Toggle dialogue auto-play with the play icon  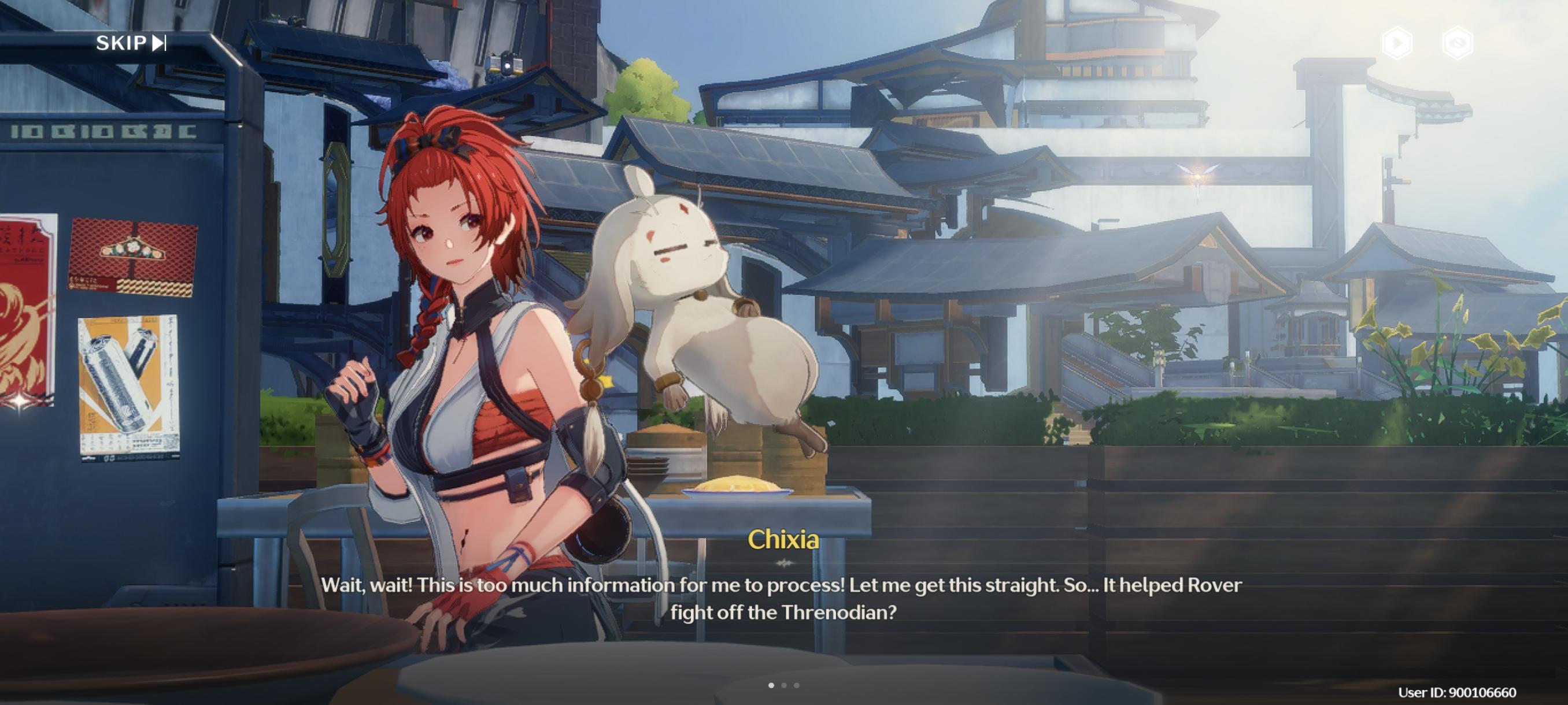(x=1397, y=43)
